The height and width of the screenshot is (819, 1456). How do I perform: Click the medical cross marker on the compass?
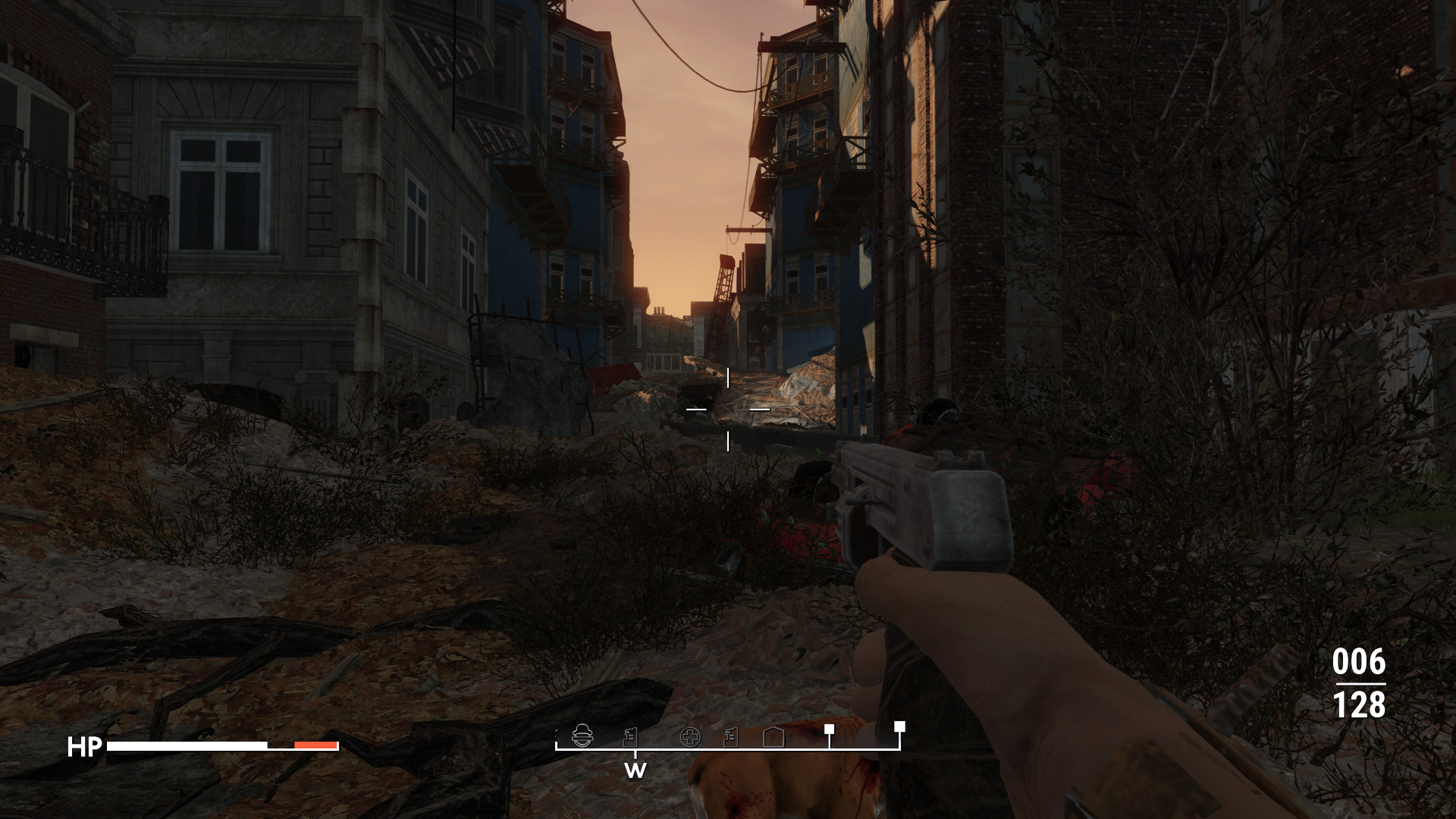[x=690, y=737]
